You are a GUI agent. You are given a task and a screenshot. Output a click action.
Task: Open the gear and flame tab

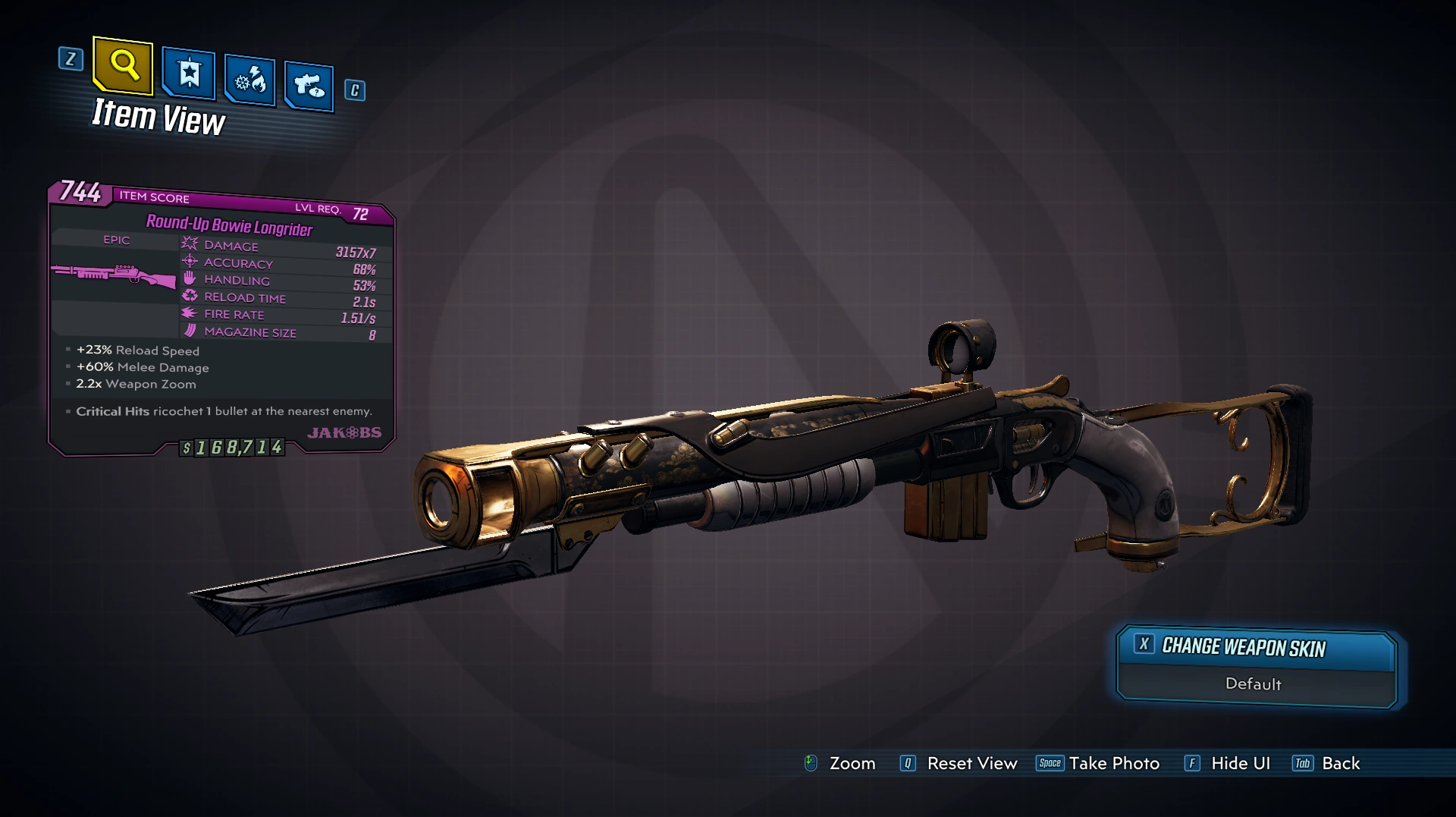(x=249, y=80)
